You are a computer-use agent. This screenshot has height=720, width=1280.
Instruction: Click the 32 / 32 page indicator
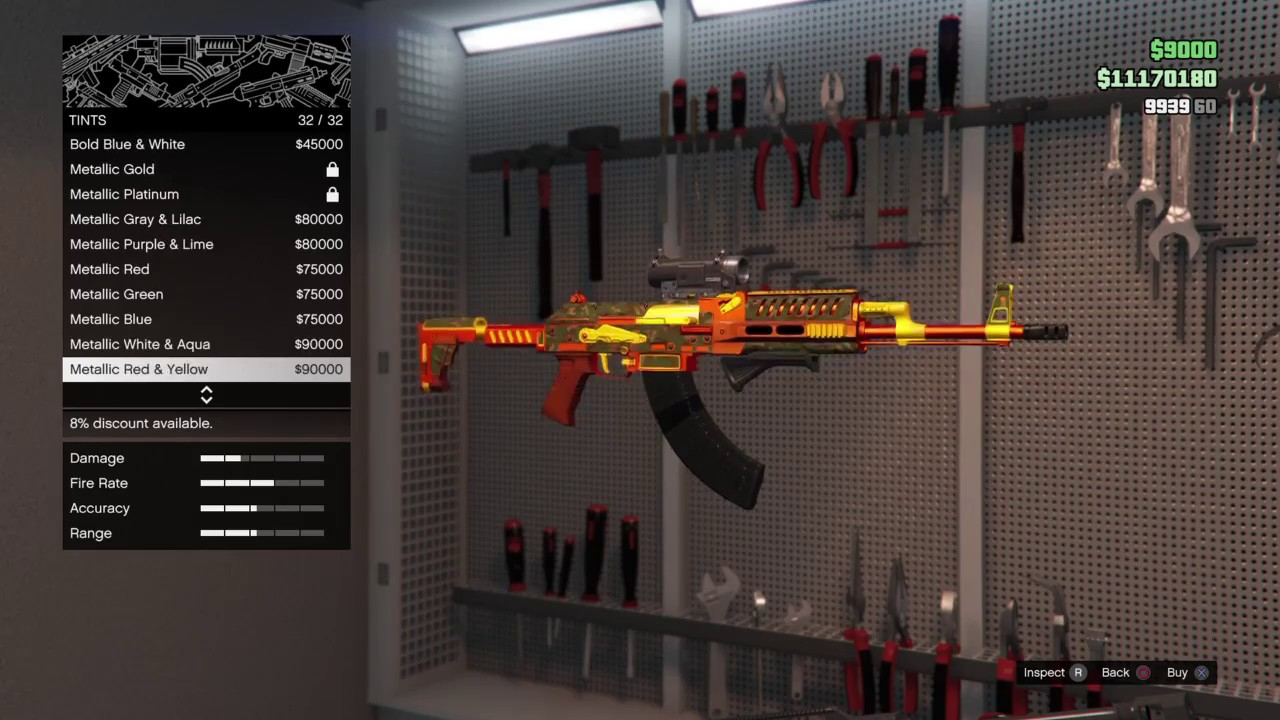(x=320, y=119)
